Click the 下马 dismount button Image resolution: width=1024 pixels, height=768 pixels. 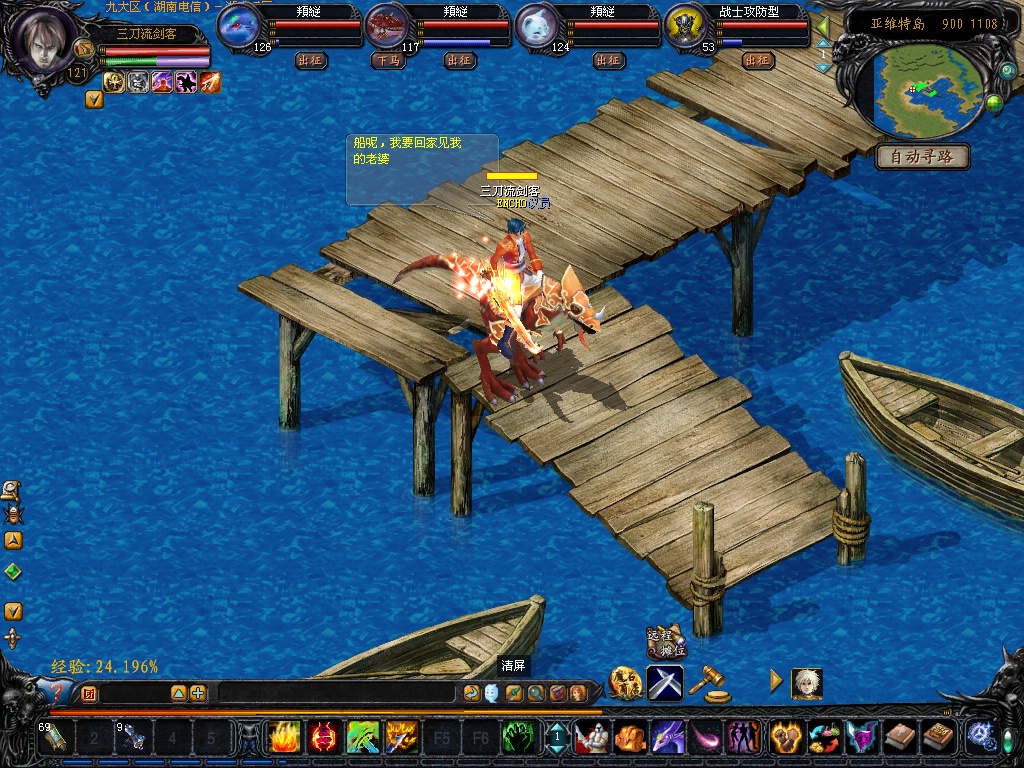[388, 60]
